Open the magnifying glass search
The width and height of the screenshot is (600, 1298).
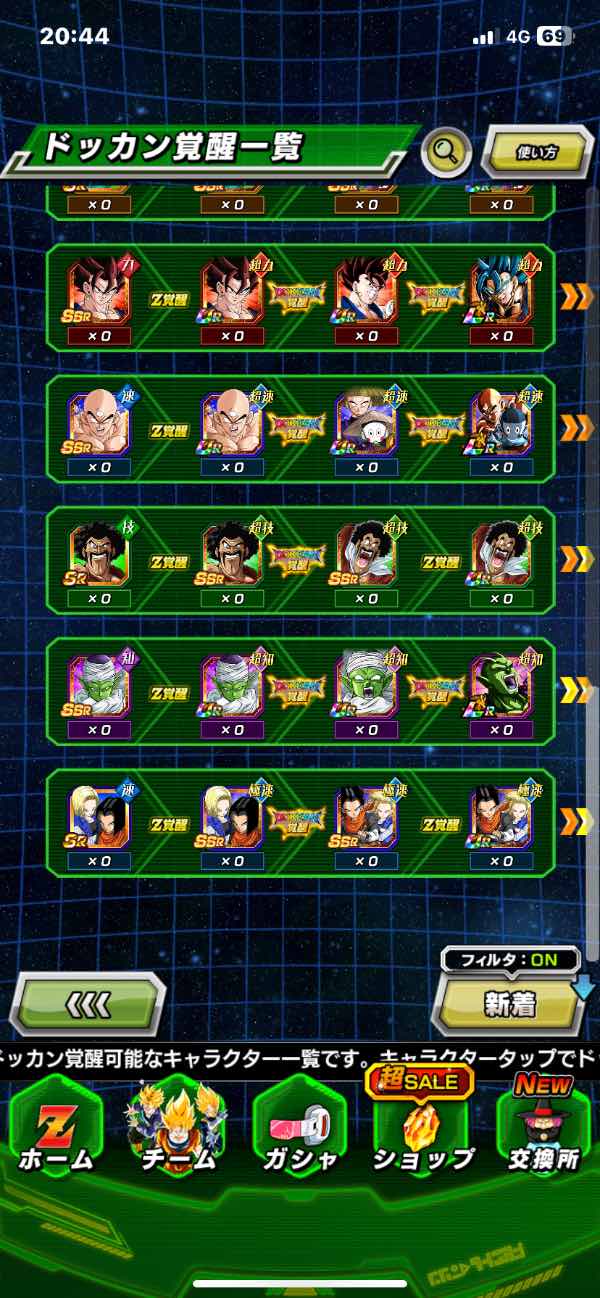pyautogui.click(x=446, y=152)
